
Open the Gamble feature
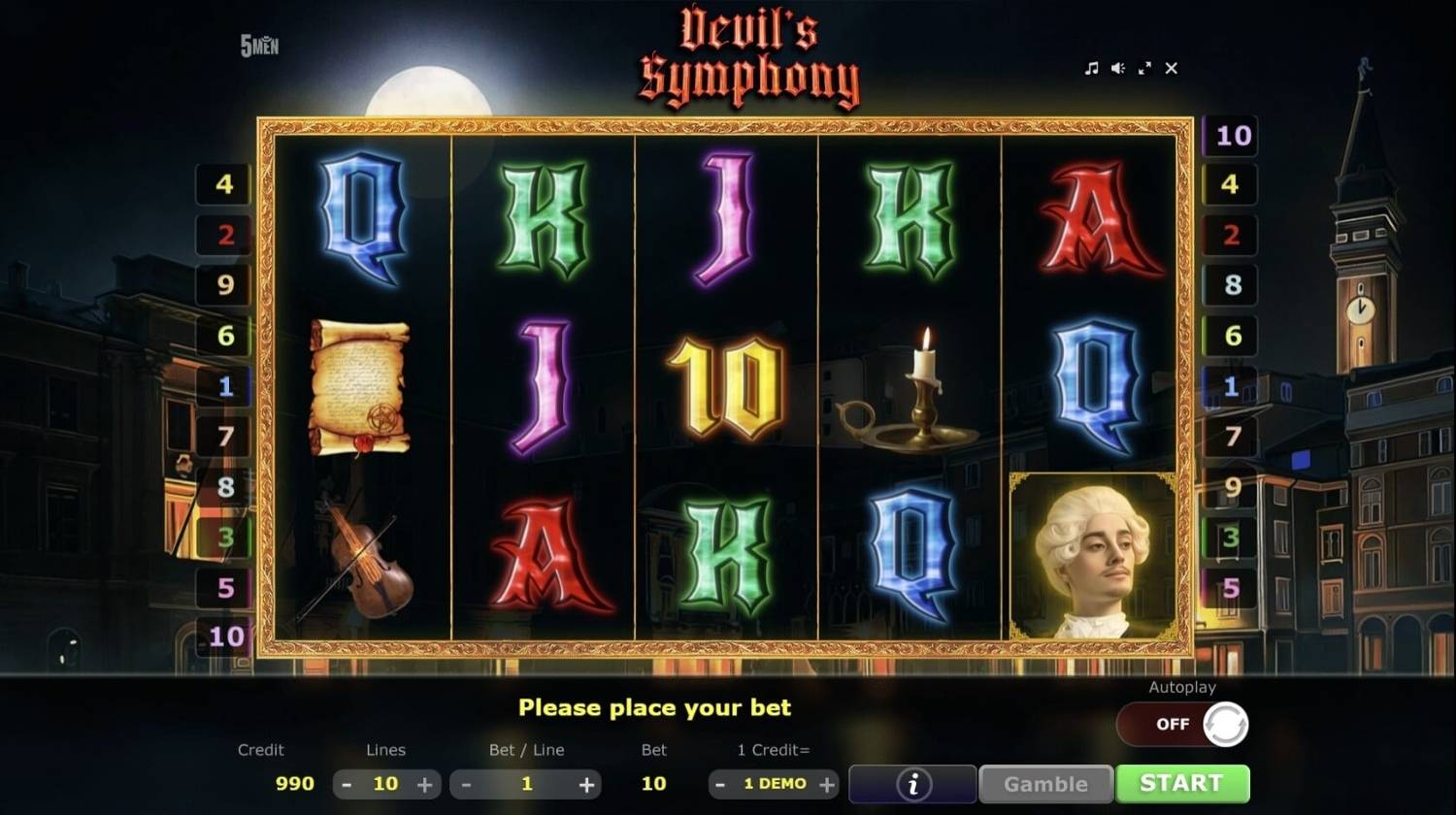(x=1045, y=783)
